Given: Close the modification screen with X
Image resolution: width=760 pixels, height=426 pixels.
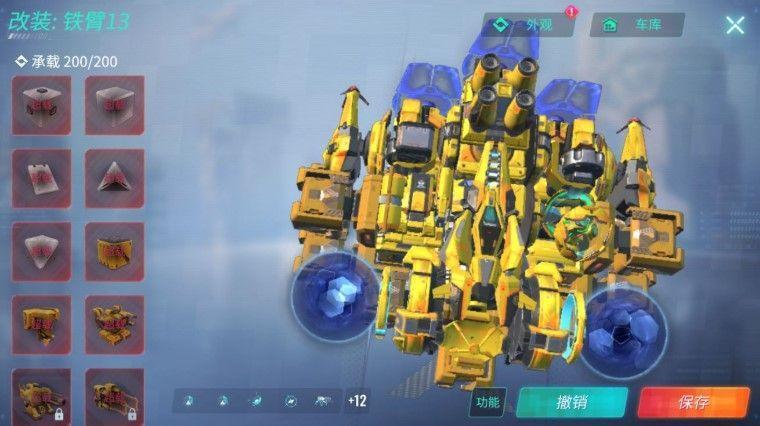Looking at the screenshot, I should click(x=735, y=25).
